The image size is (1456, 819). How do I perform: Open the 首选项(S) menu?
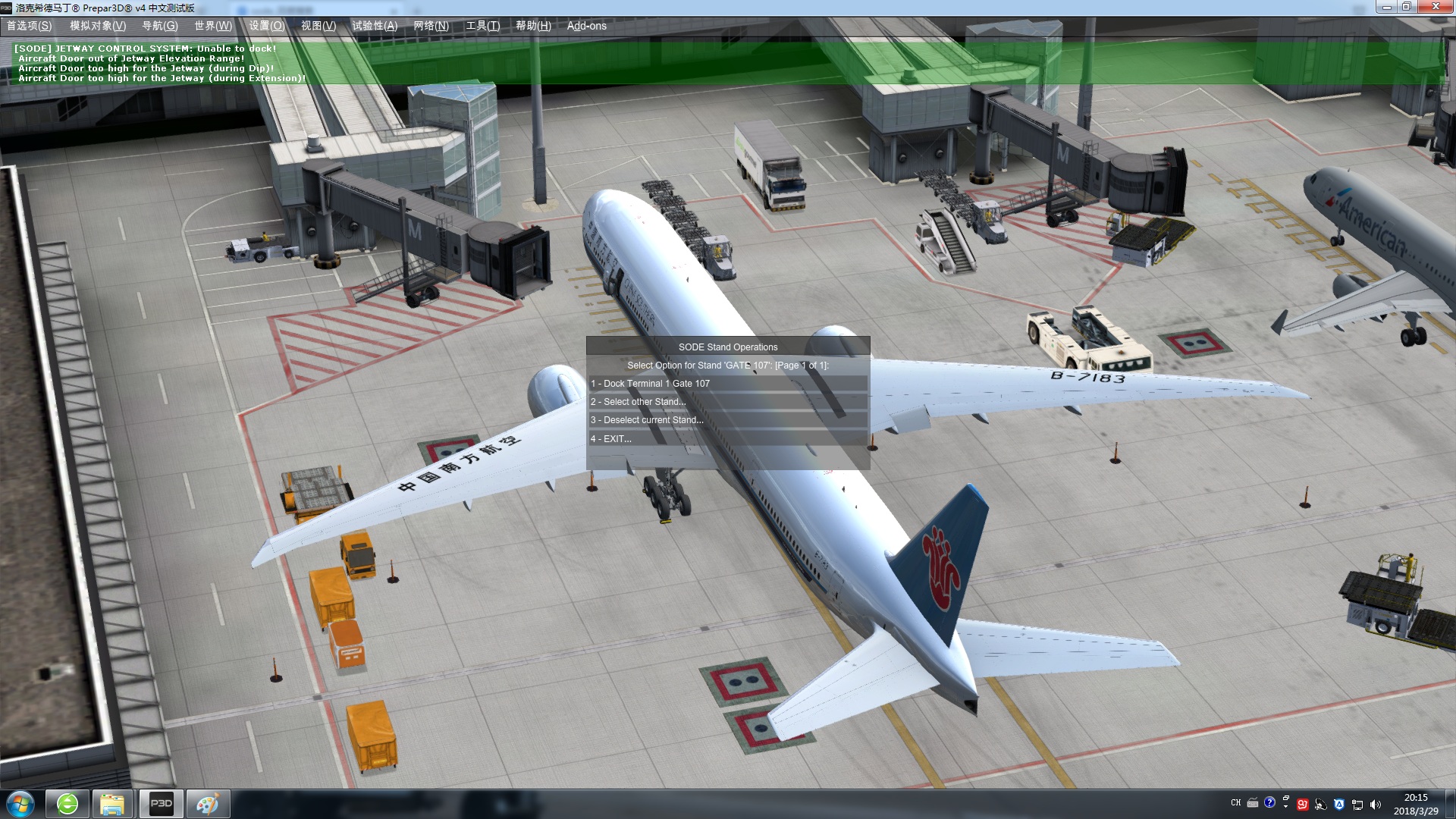pyautogui.click(x=30, y=26)
